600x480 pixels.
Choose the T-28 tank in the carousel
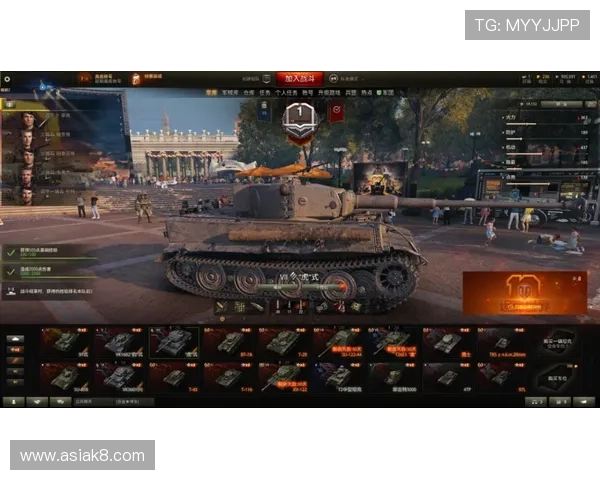[x=282, y=343]
